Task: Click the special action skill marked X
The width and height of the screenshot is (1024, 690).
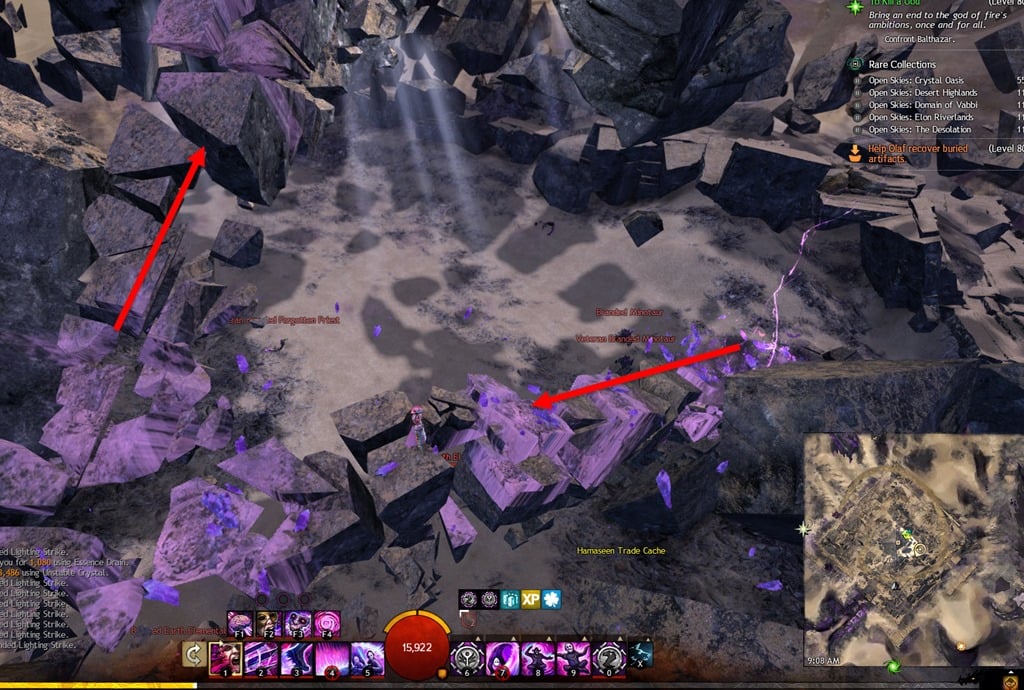Action: pyautogui.click(x=641, y=653)
